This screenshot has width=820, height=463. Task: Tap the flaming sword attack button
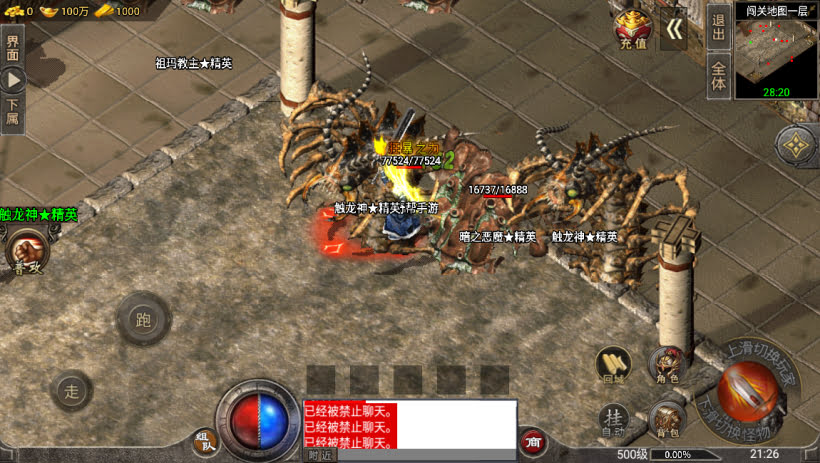coord(748,391)
